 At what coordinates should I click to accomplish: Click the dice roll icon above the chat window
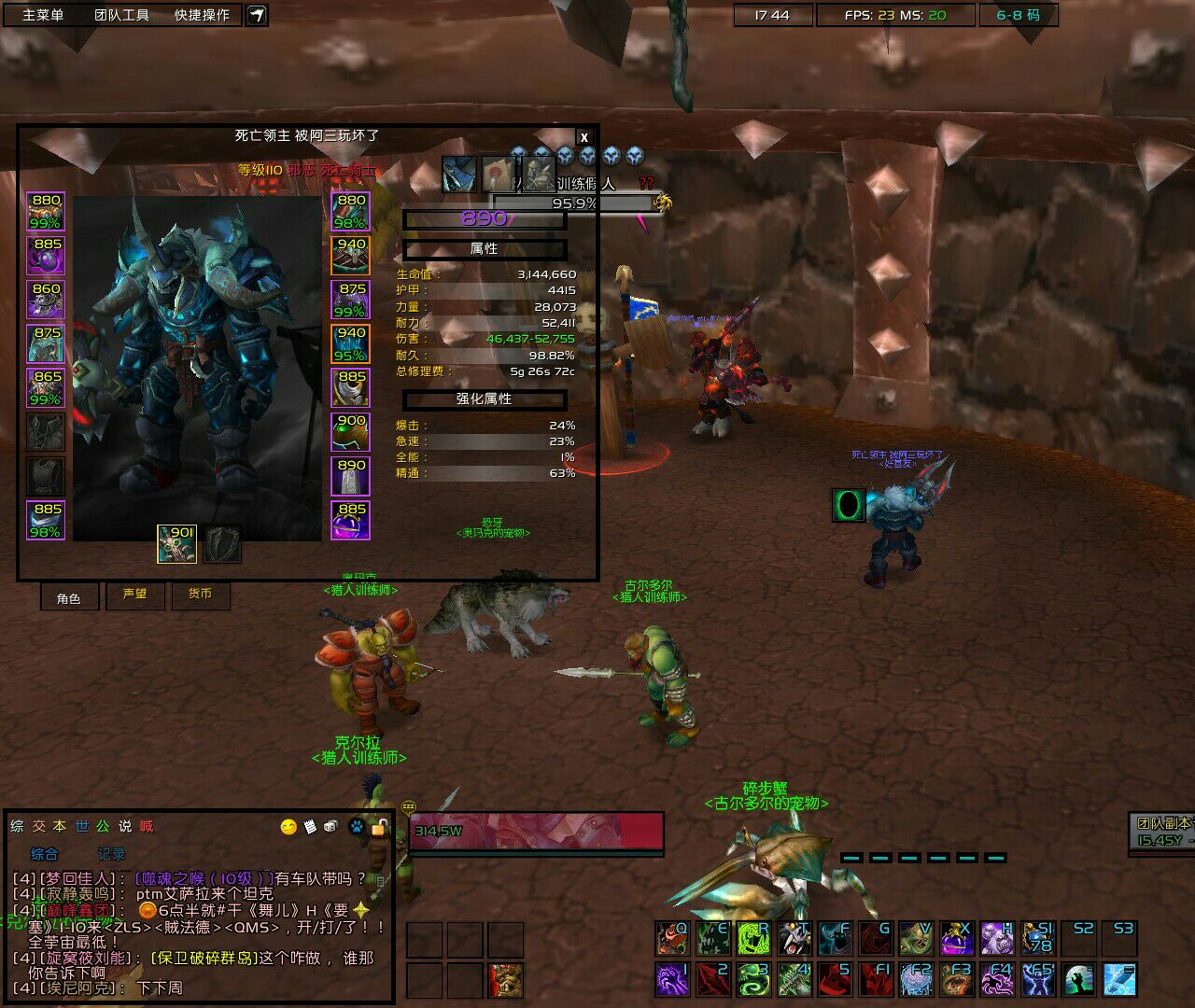coord(330,826)
